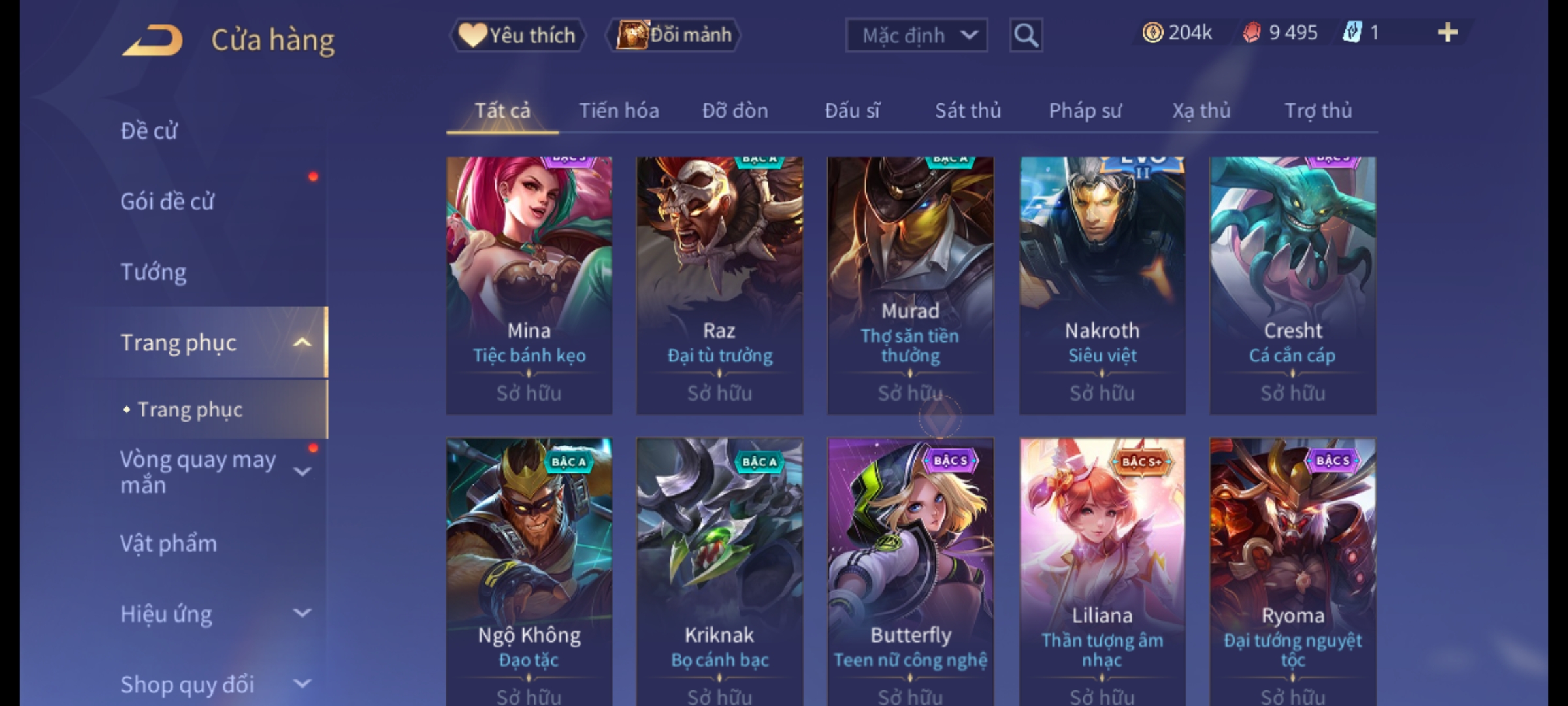The height and width of the screenshot is (706, 1568).
Task: Select the Sát thủ category tab
Action: point(968,111)
